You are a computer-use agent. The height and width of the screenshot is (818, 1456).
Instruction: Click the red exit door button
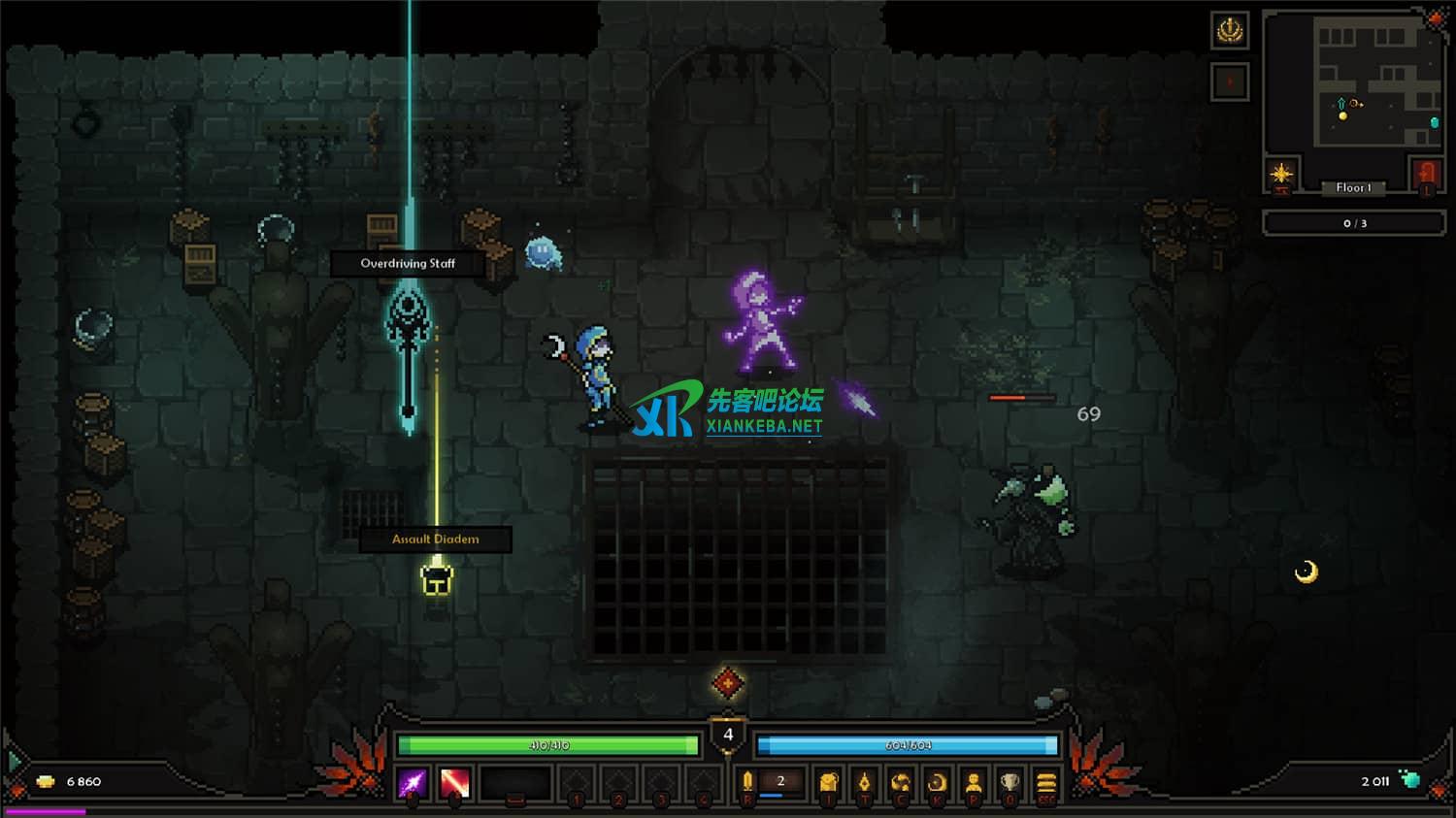pos(1426,175)
